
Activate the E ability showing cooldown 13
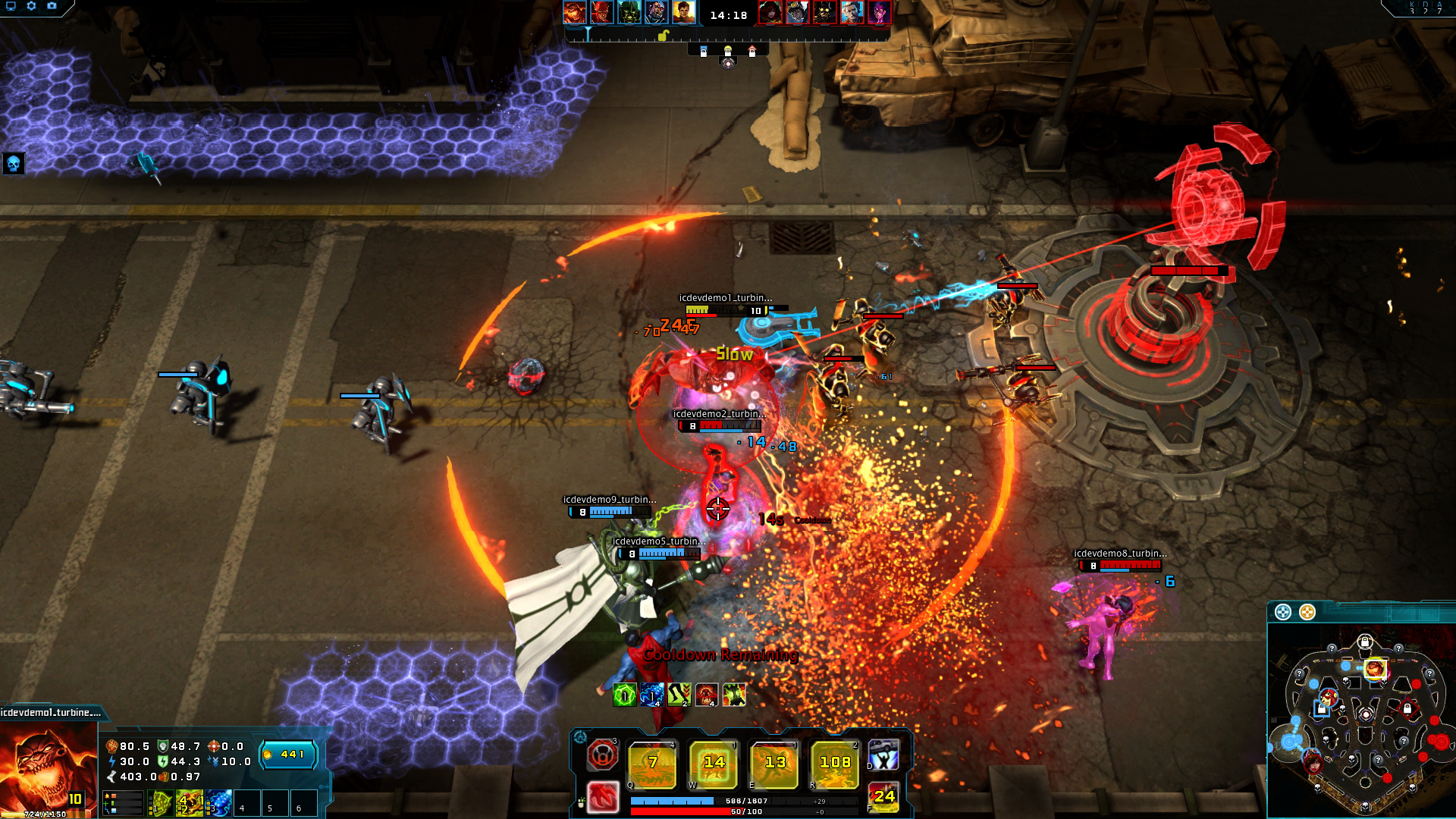point(774,764)
